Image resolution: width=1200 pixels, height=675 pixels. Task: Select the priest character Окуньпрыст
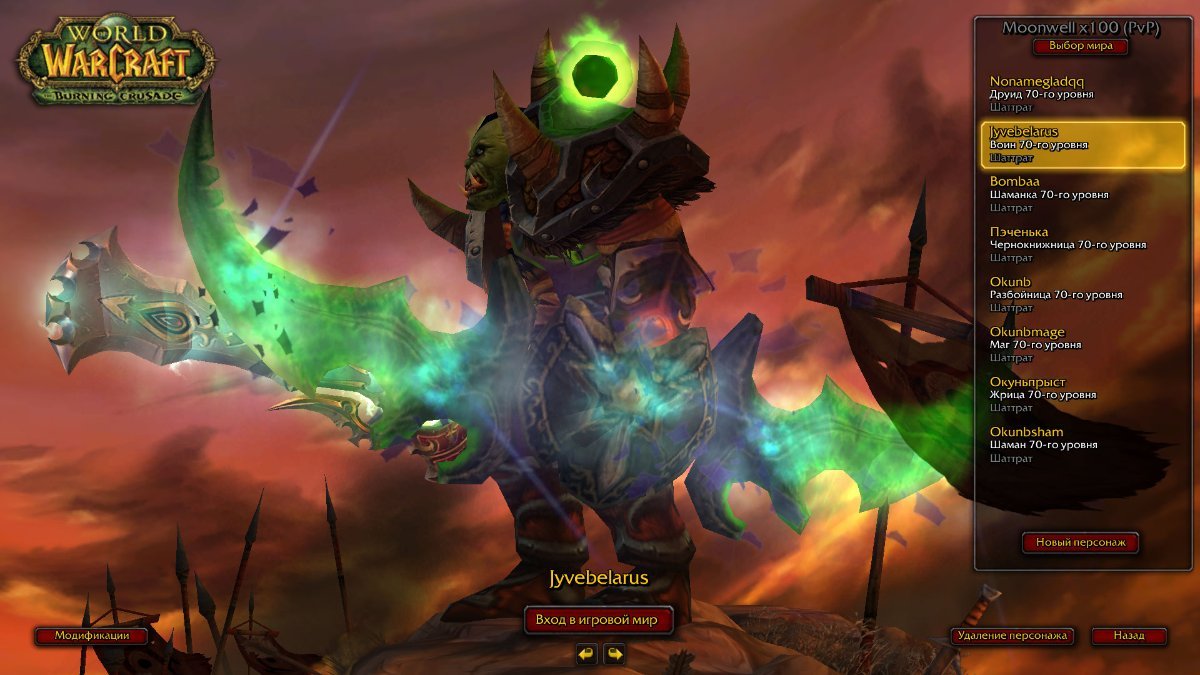click(x=1082, y=394)
